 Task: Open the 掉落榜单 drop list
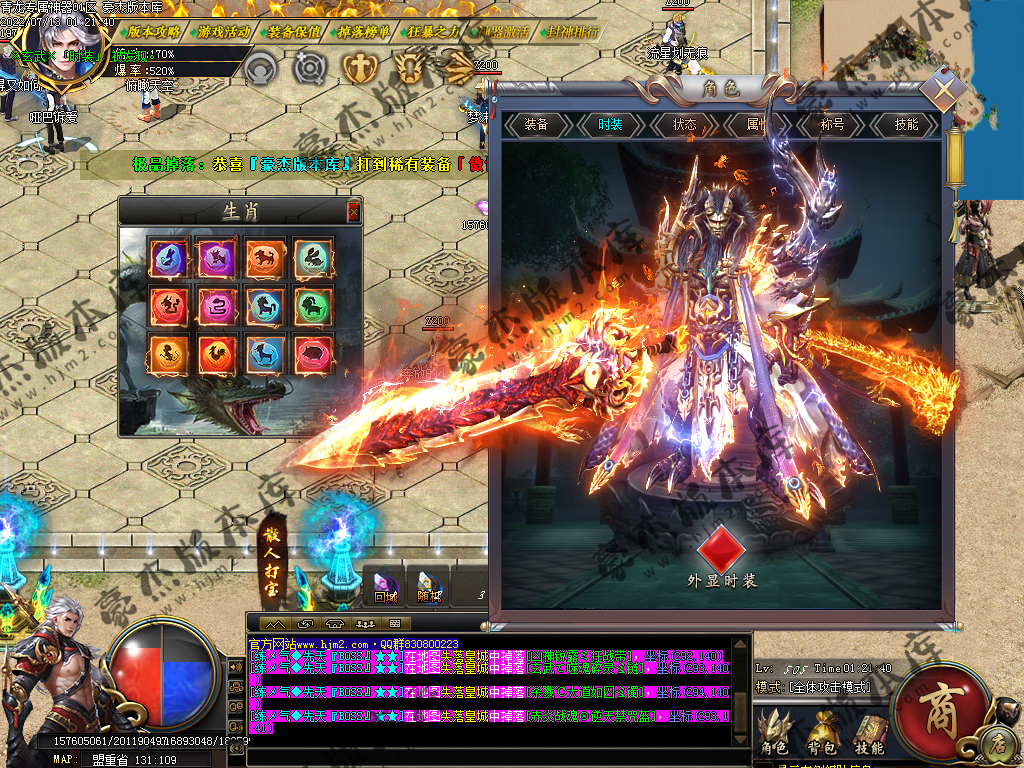[364, 31]
